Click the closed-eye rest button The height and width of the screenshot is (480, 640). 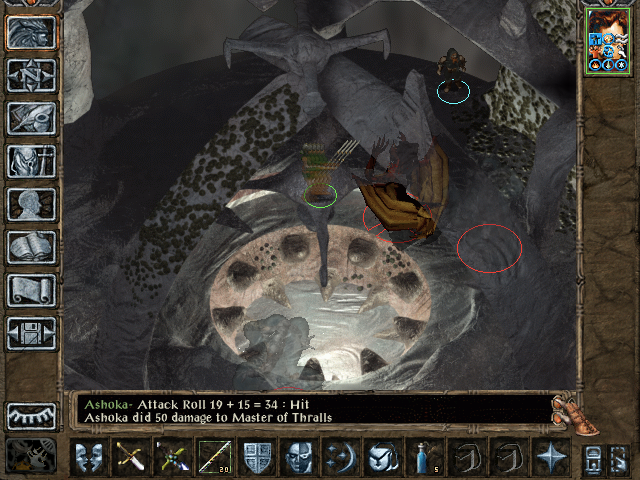(31, 416)
